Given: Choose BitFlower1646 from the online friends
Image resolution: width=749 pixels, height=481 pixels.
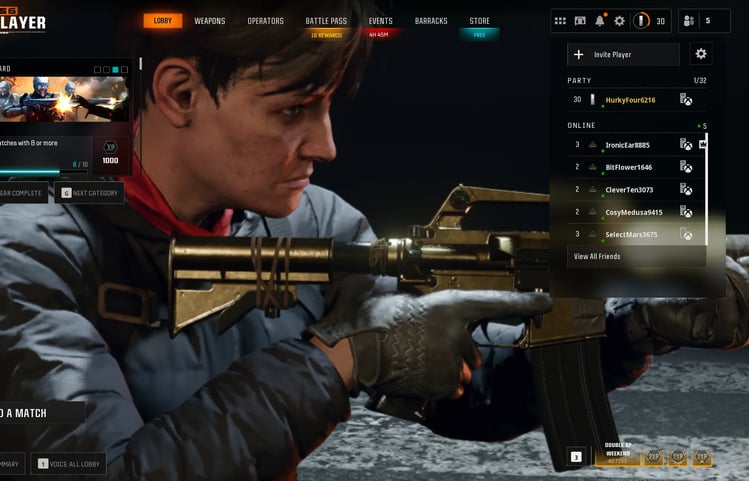Looking at the screenshot, I should [x=628, y=167].
